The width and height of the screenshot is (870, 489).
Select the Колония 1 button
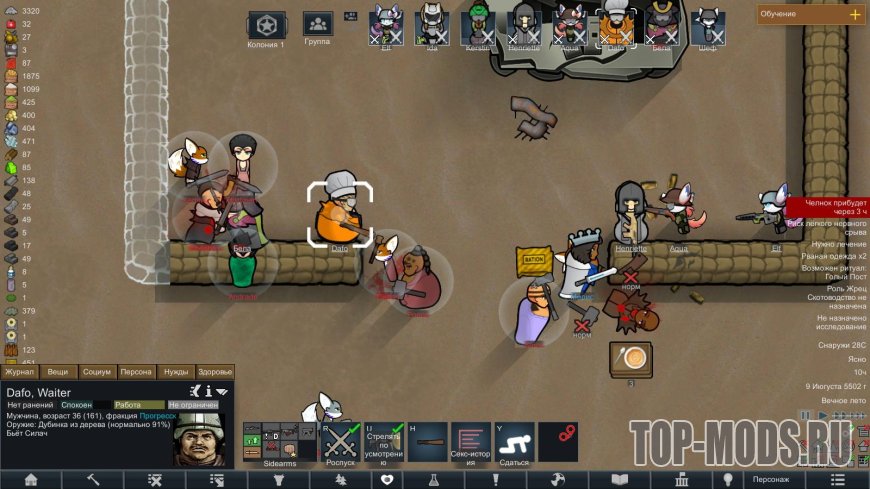pyautogui.click(x=267, y=28)
